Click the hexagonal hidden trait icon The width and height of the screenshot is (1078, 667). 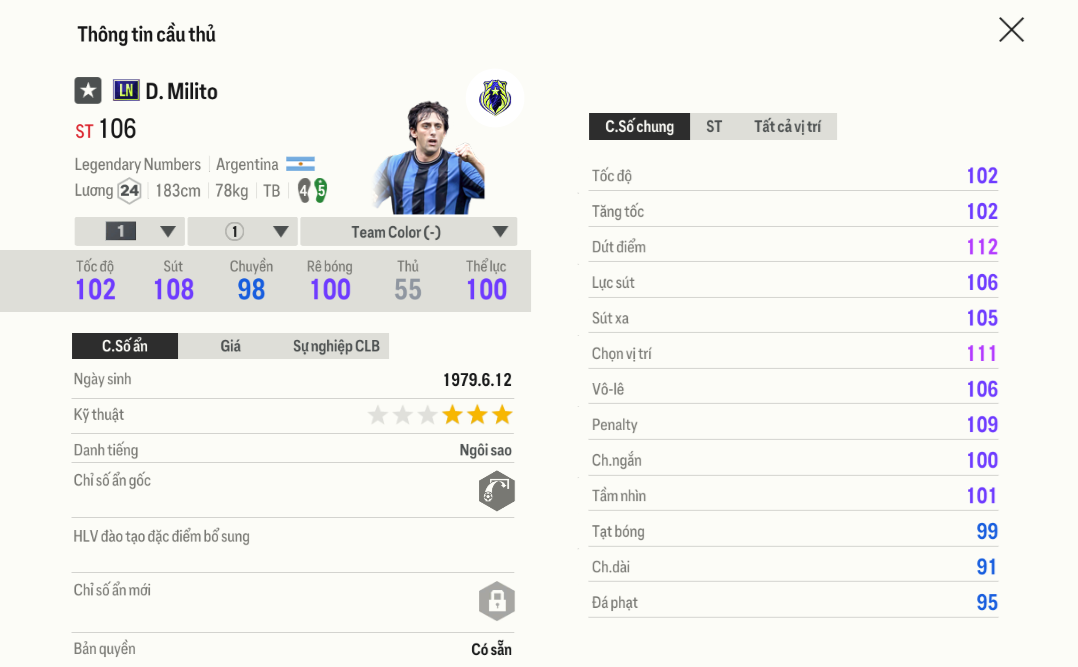point(496,491)
